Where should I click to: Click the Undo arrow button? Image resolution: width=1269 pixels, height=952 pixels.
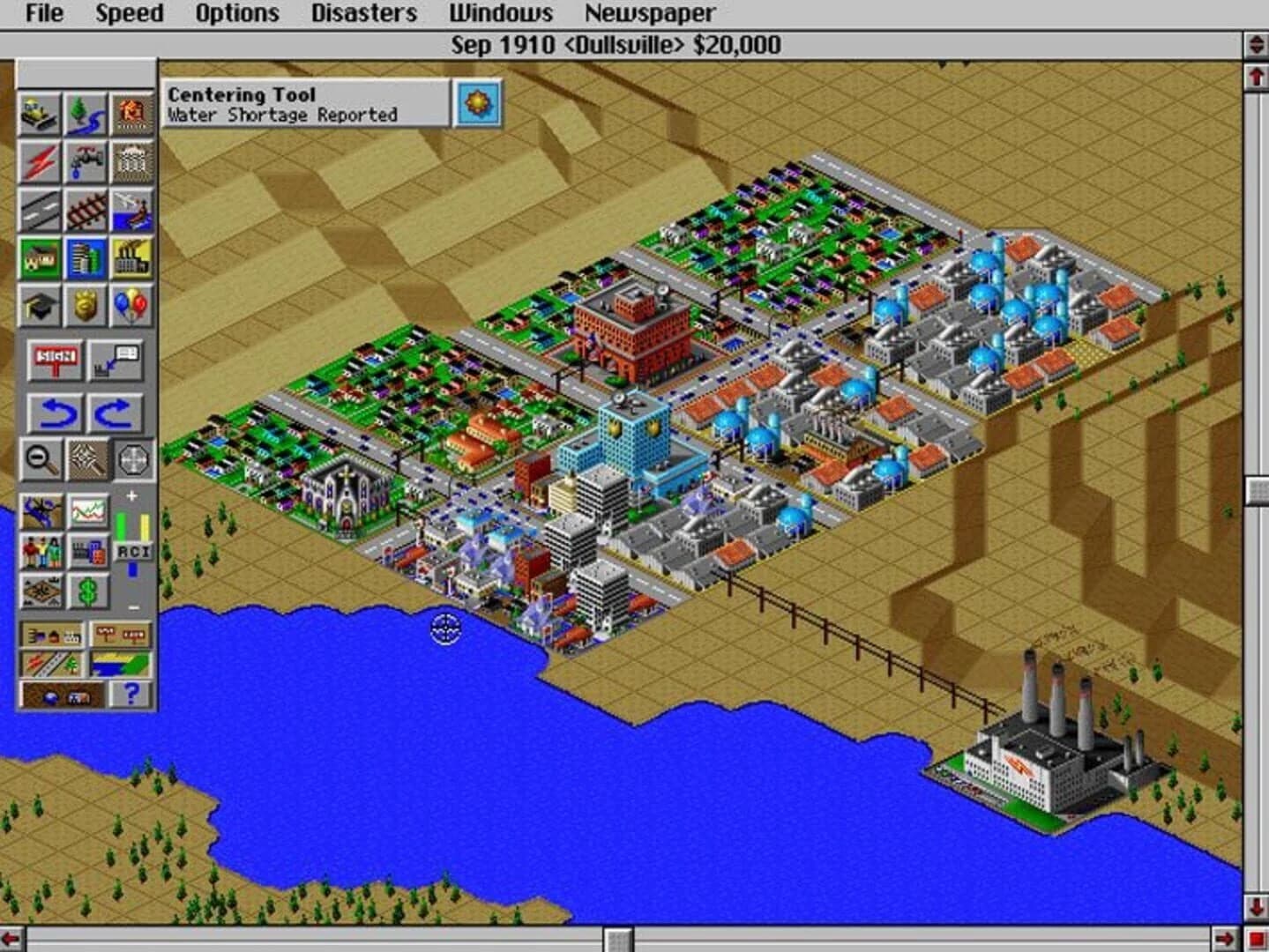[x=55, y=410]
